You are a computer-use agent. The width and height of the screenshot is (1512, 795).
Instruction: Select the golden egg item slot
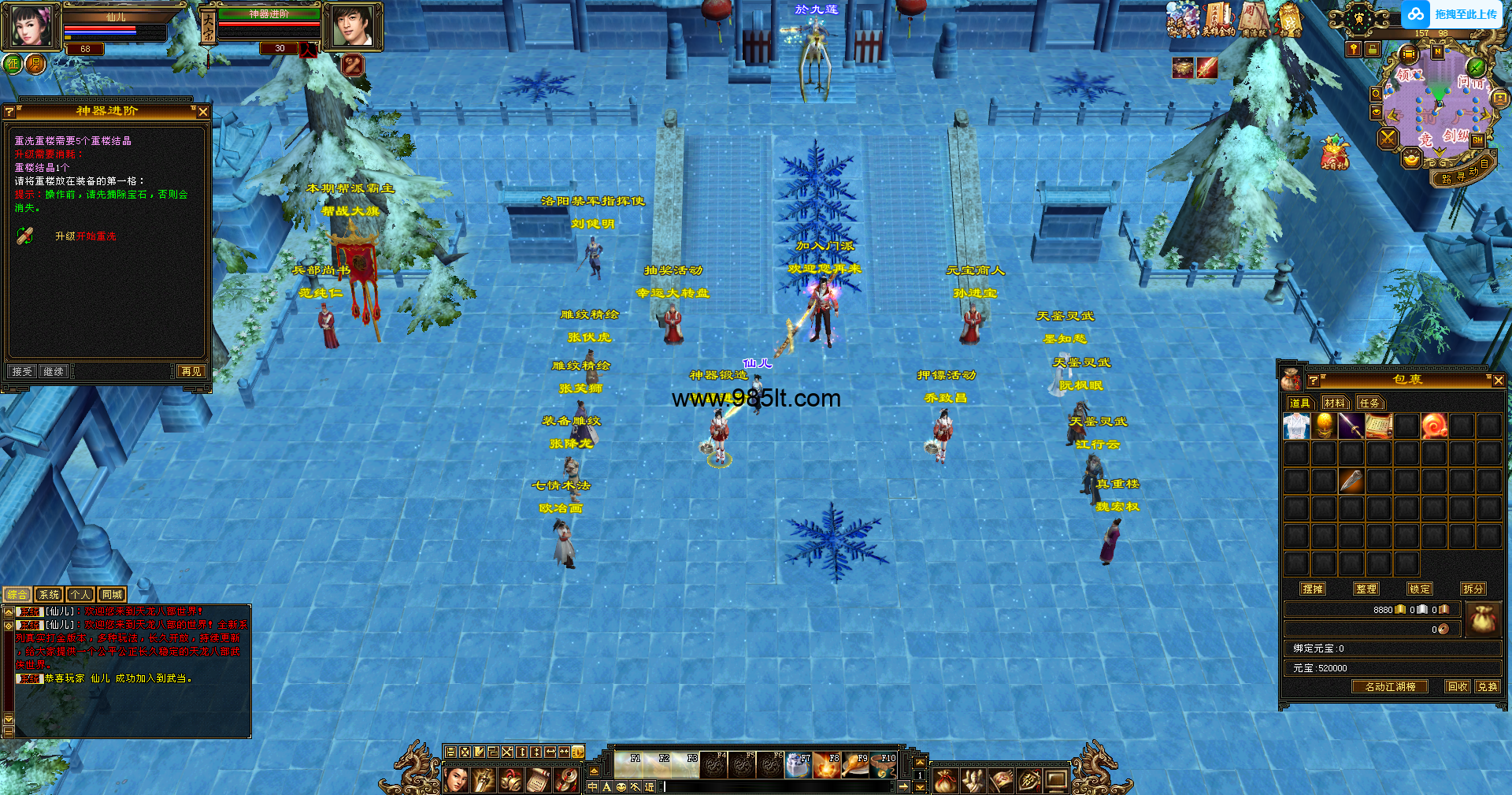(x=1324, y=426)
